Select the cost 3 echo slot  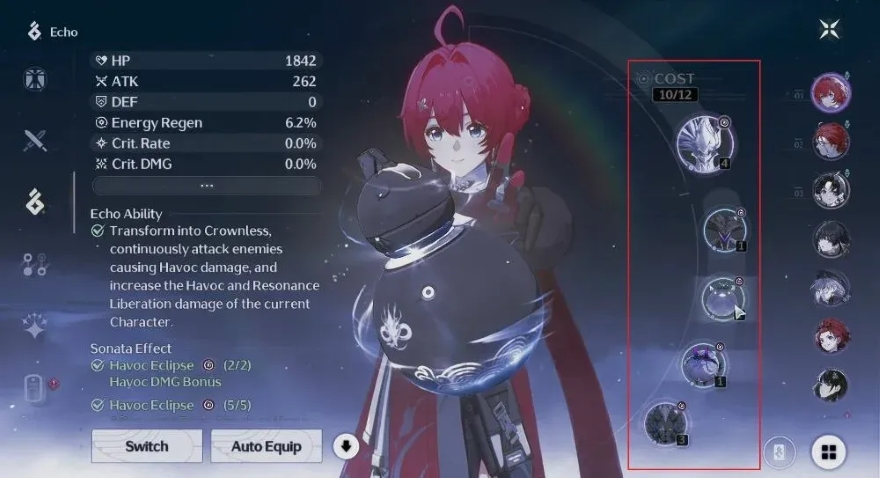[666, 421]
